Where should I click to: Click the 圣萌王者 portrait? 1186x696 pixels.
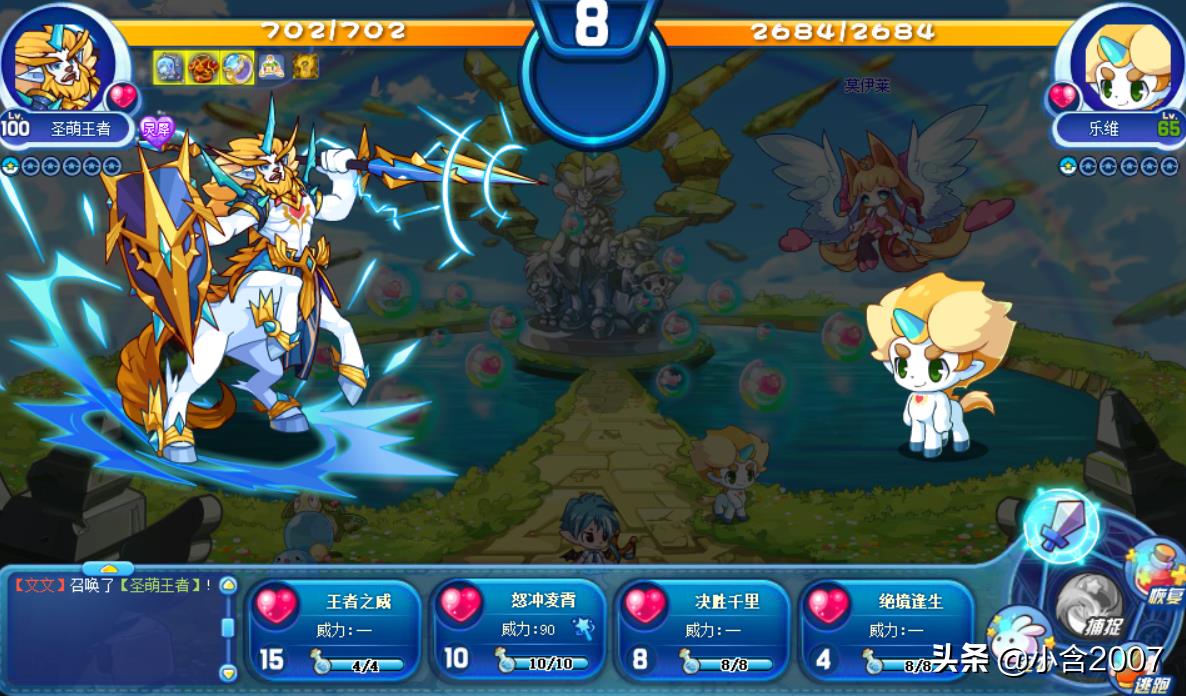pyautogui.click(x=56, y=62)
